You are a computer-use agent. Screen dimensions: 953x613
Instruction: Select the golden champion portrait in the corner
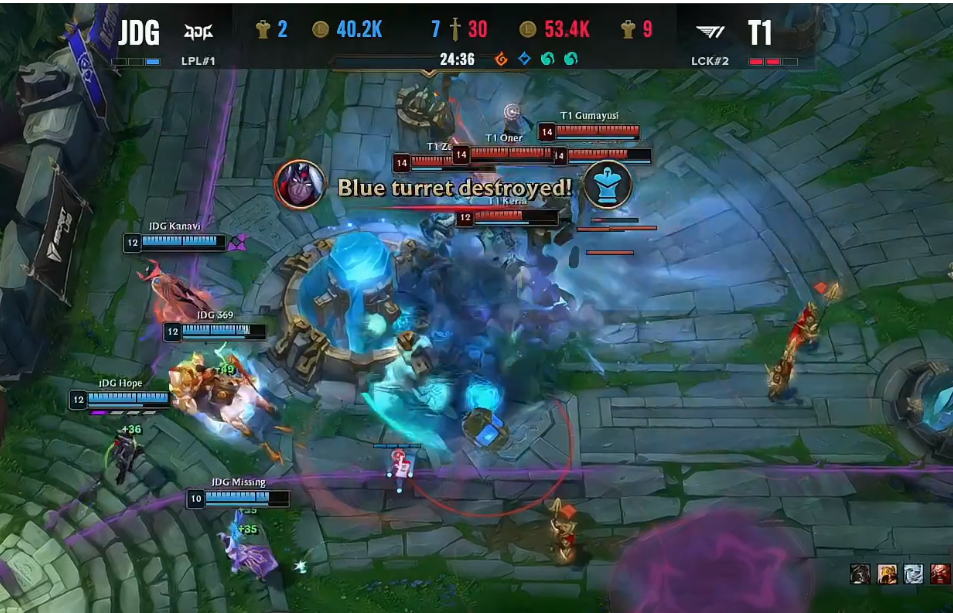(x=886, y=573)
